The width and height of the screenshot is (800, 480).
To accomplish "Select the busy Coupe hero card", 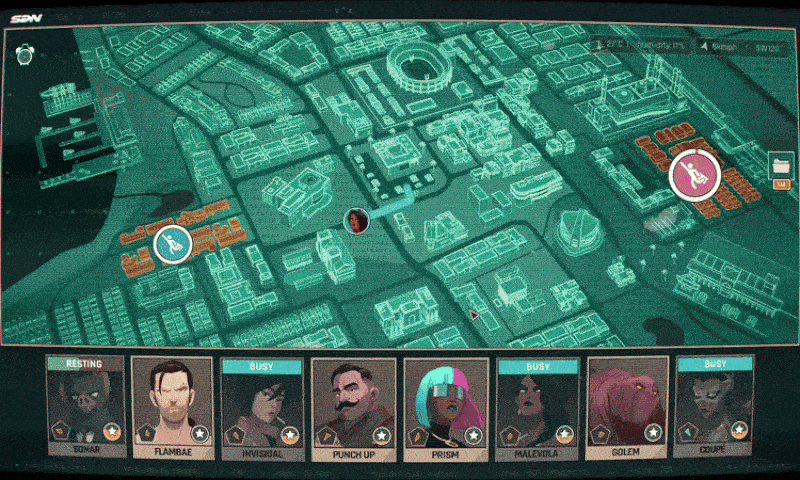I will (716, 406).
